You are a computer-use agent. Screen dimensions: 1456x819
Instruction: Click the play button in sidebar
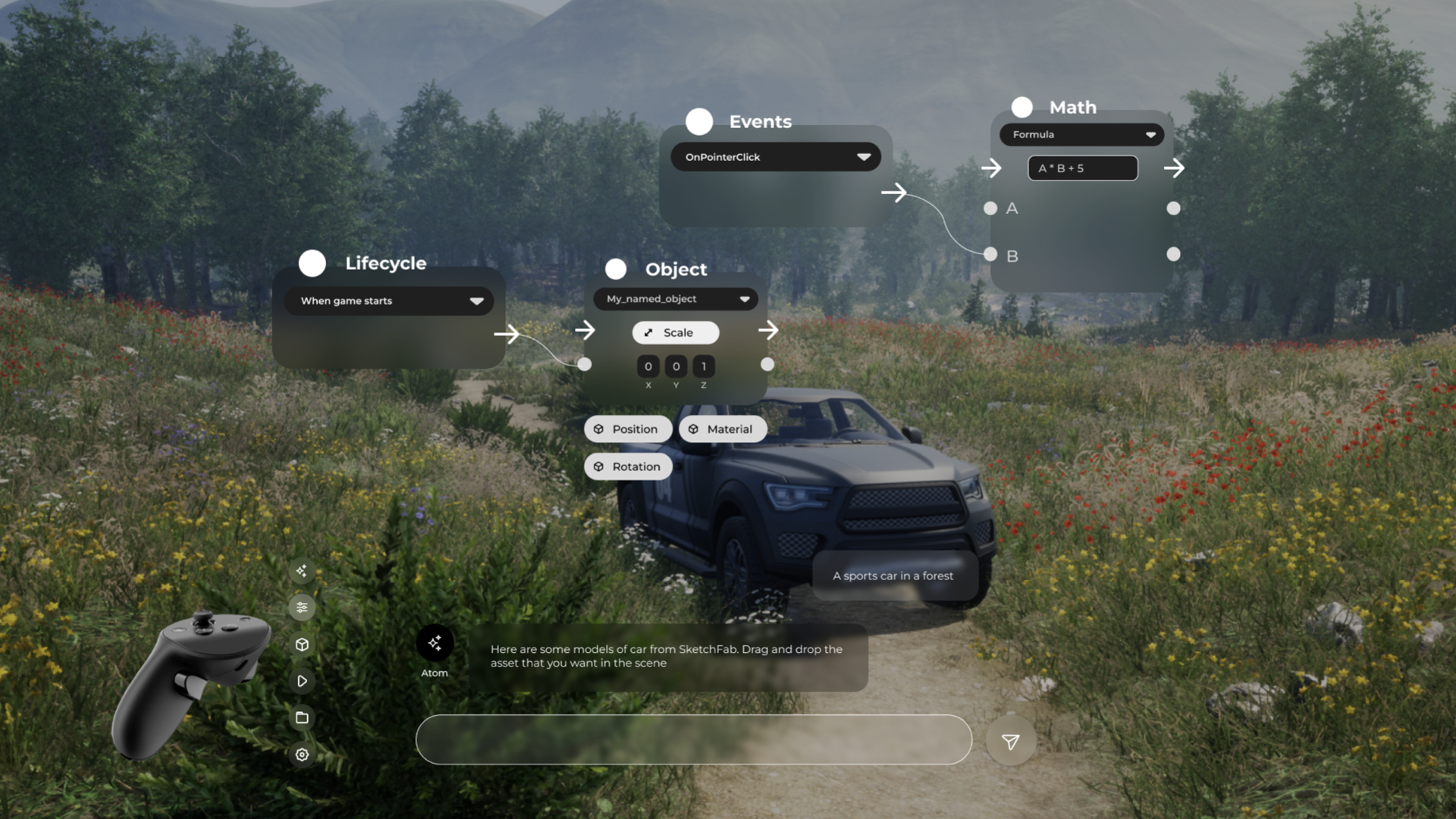click(302, 681)
